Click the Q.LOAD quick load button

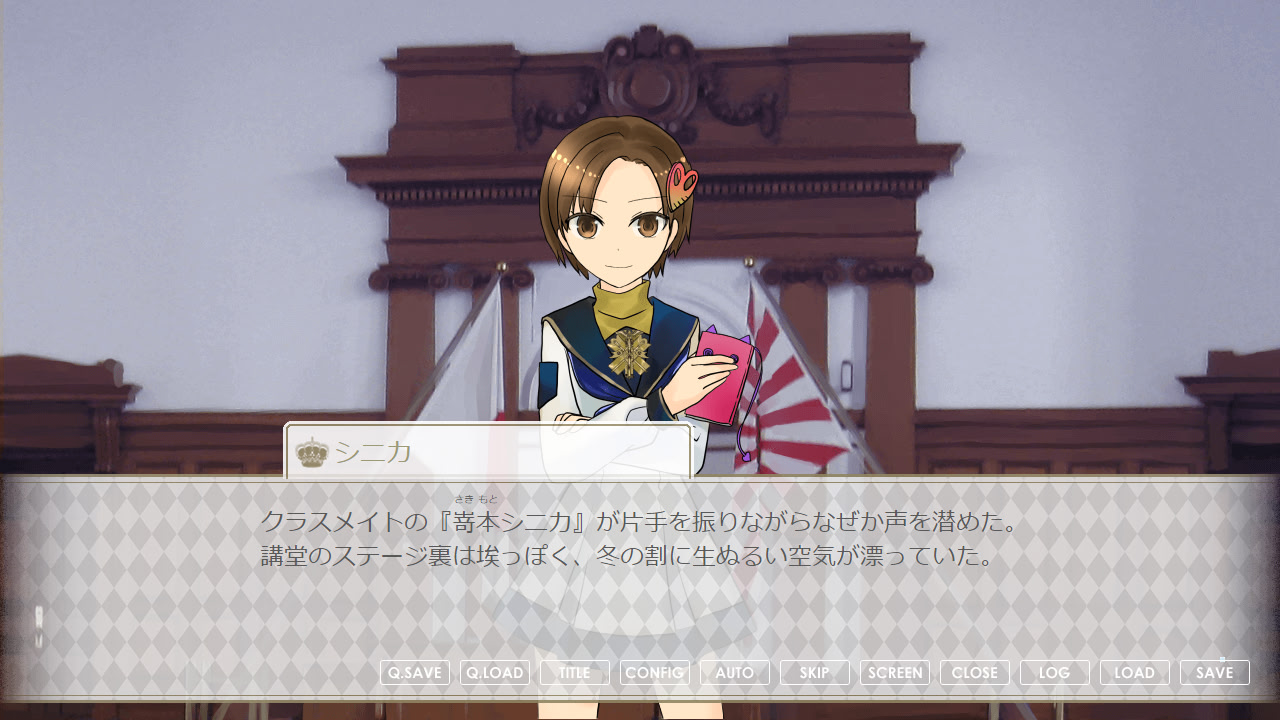pyautogui.click(x=494, y=672)
